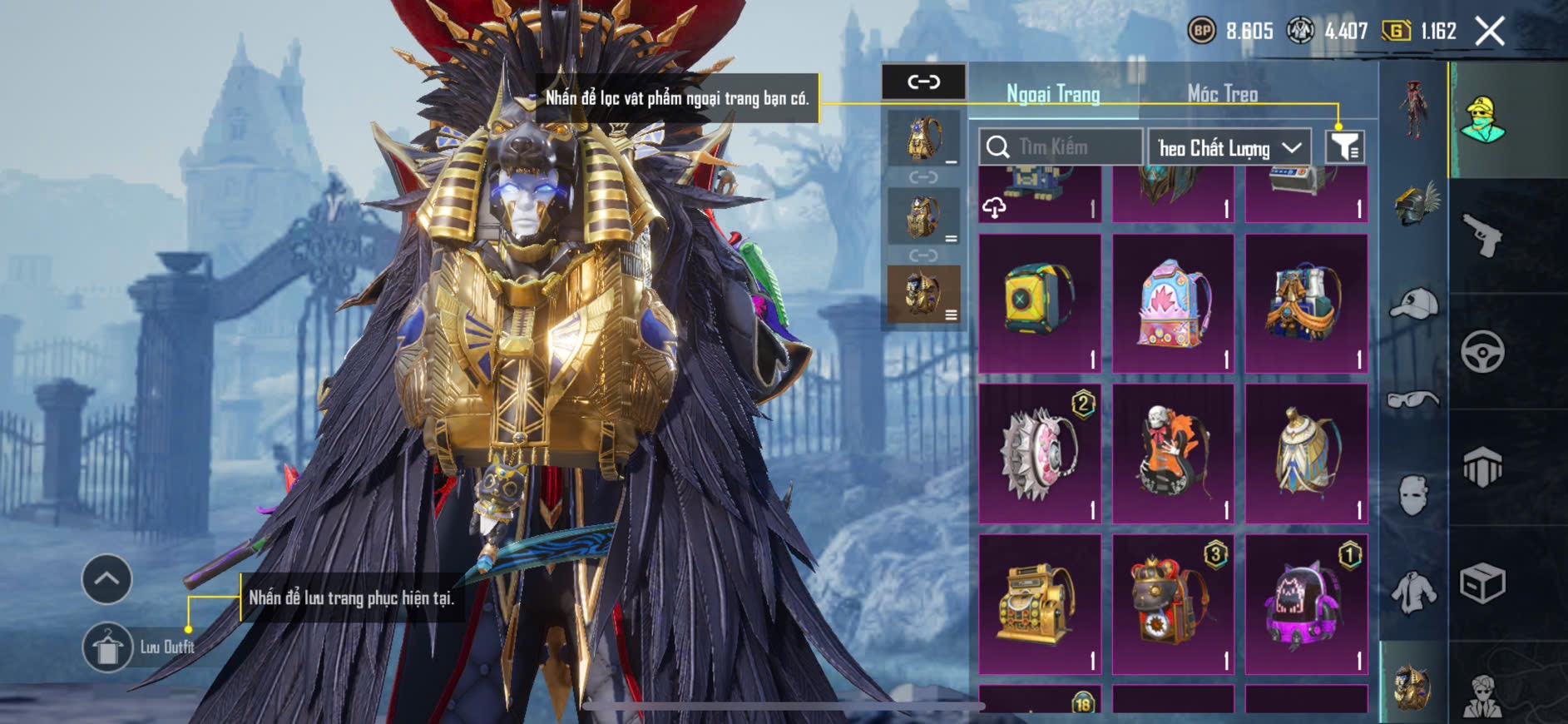Expand the up-arrow circle button
The height and width of the screenshot is (724, 1568).
(106, 578)
